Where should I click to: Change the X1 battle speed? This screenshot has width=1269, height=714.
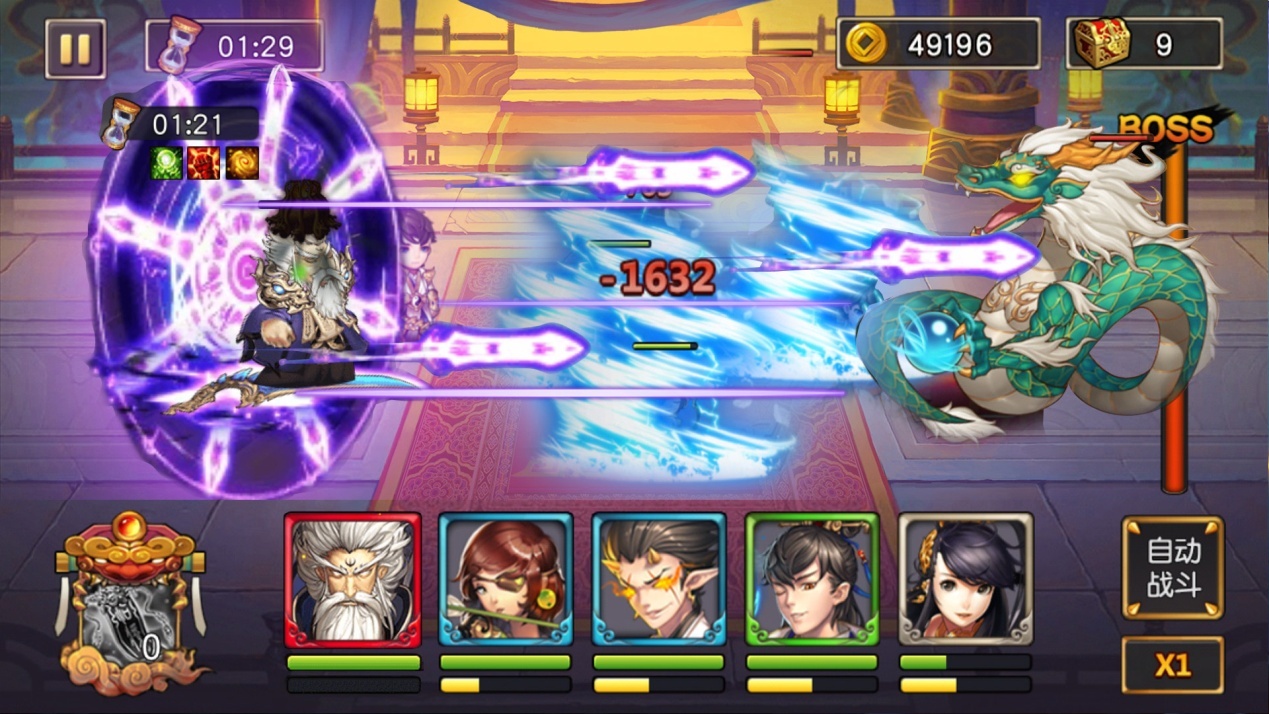point(1173,665)
